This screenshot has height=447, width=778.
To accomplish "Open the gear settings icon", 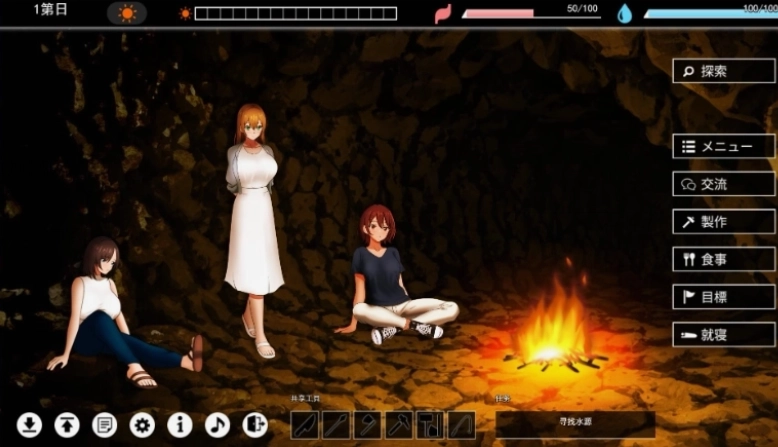I will coord(142,425).
